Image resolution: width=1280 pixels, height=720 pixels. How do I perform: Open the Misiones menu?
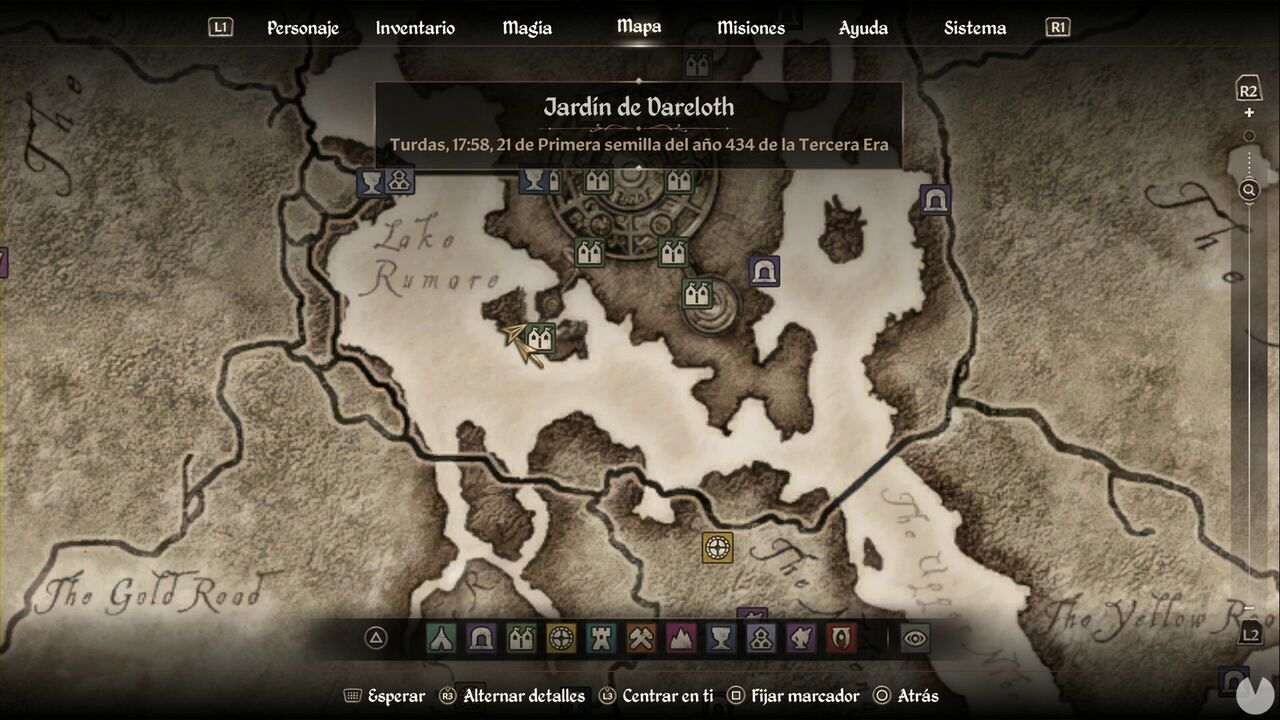click(x=751, y=27)
